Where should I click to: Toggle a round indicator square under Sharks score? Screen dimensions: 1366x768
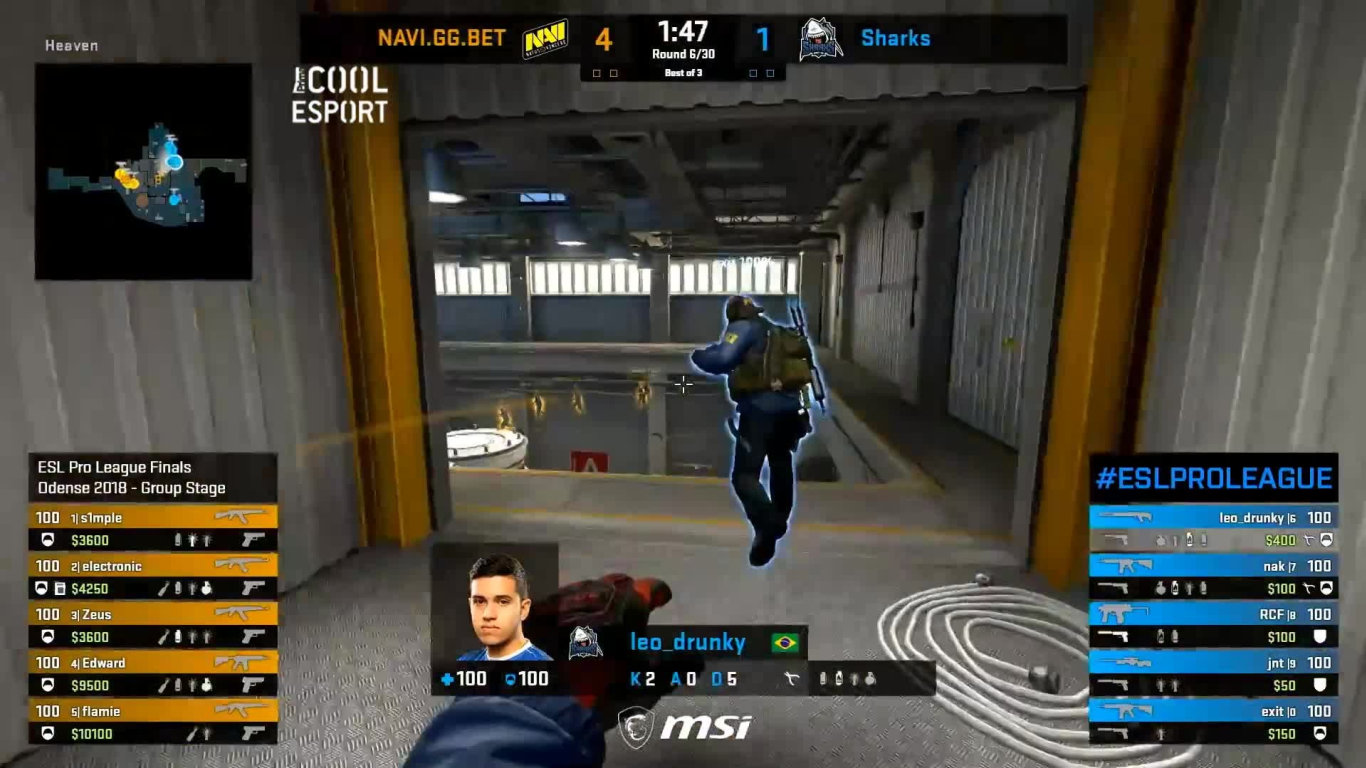coord(753,72)
